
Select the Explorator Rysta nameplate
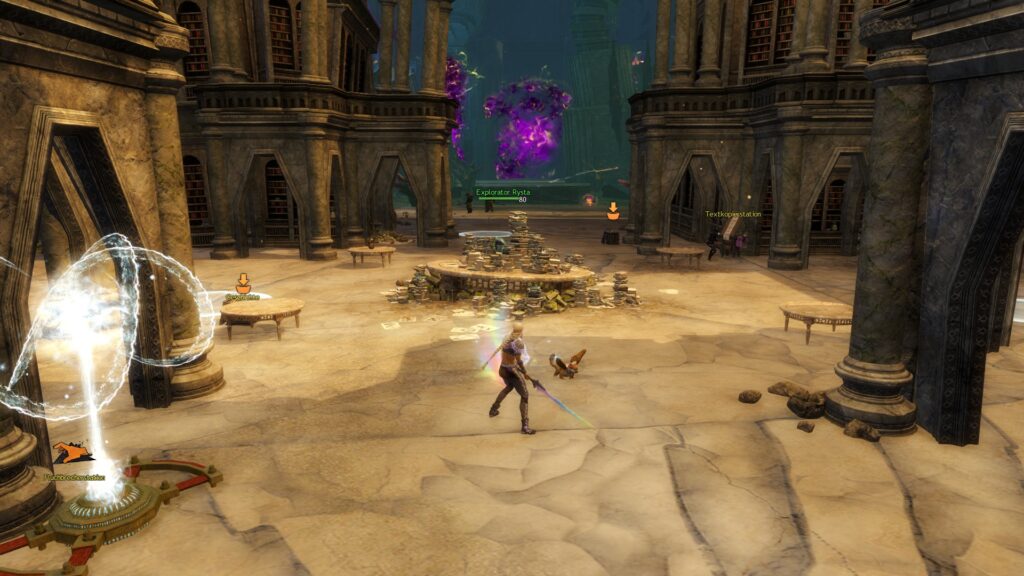(503, 192)
